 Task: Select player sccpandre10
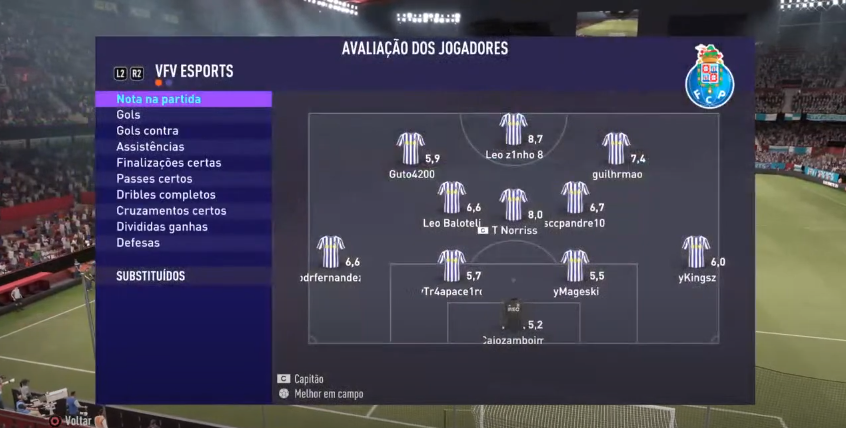pyautogui.click(x=575, y=198)
